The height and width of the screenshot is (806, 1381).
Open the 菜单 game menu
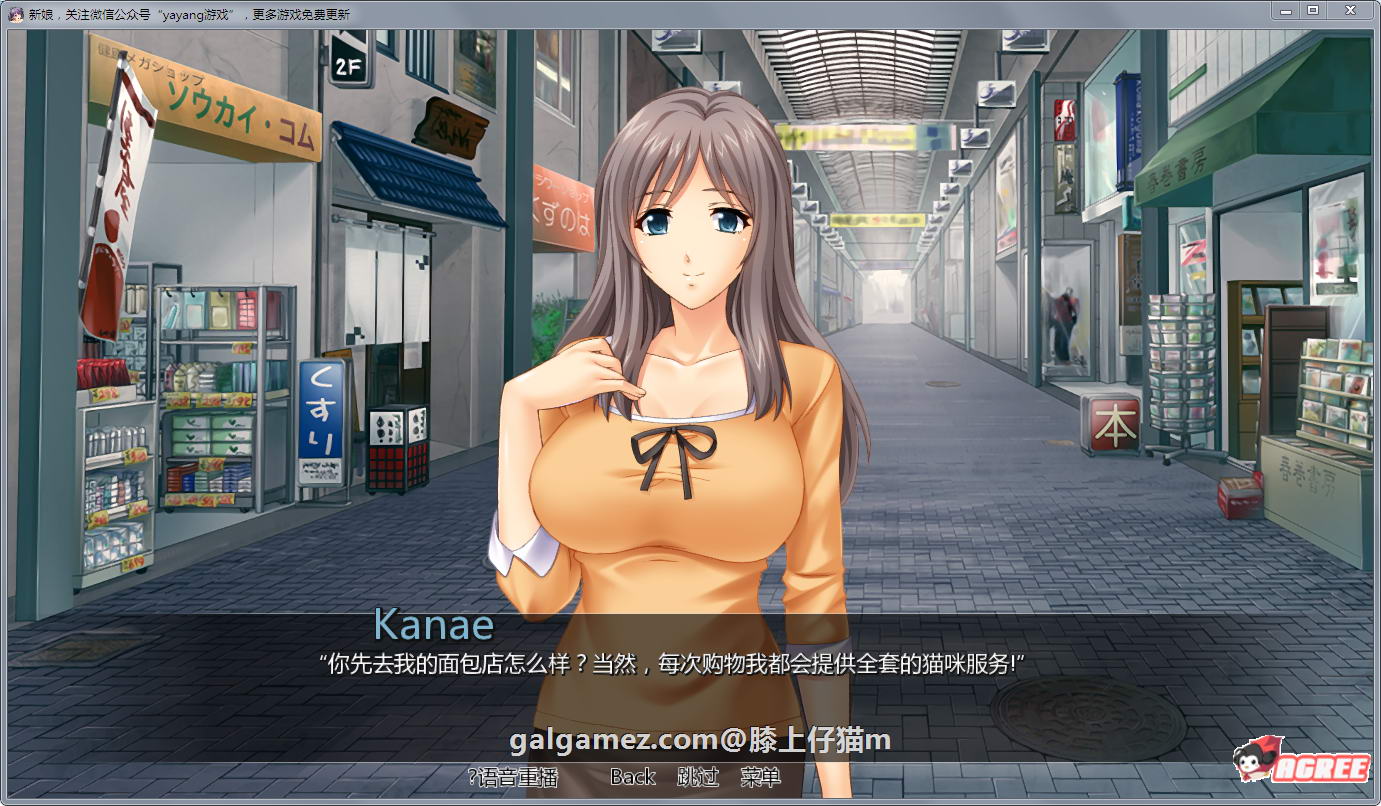(762, 776)
